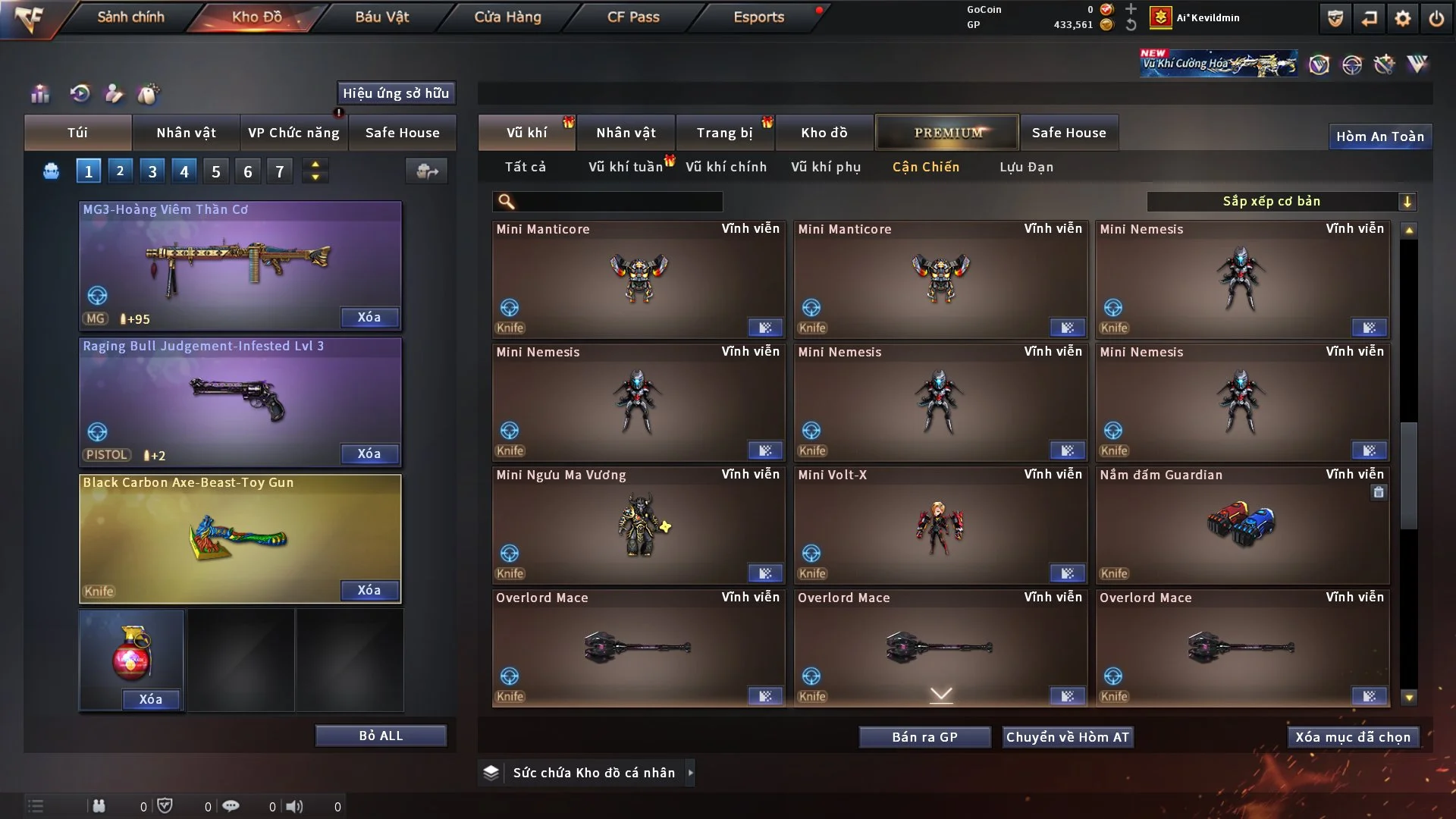The width and height of the screenshot is (1456, 819).
Task: Click the Bỏ ALL button
Action: pyautogui.click(x=381, y=736)
